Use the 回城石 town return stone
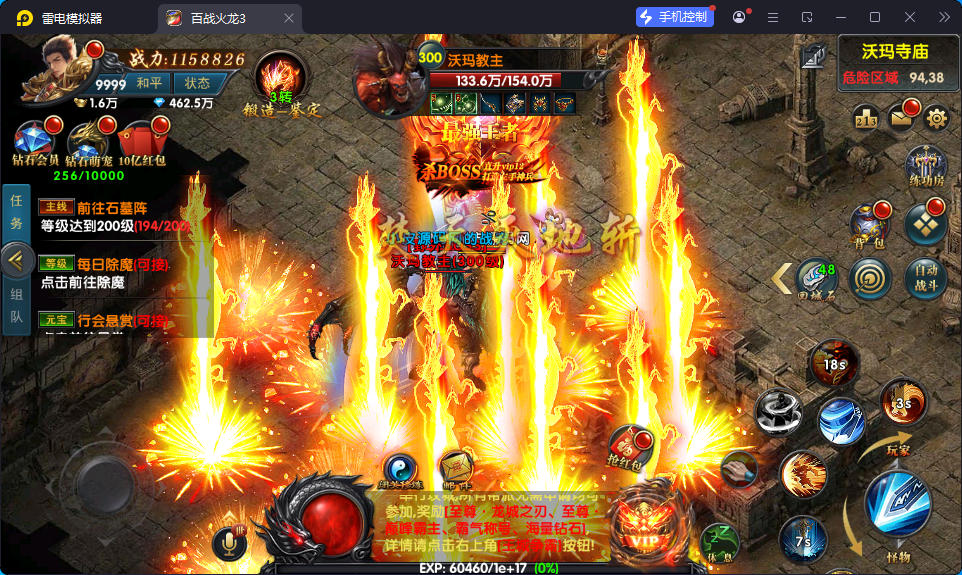962x575 pixels. click(x=815, y=278)
